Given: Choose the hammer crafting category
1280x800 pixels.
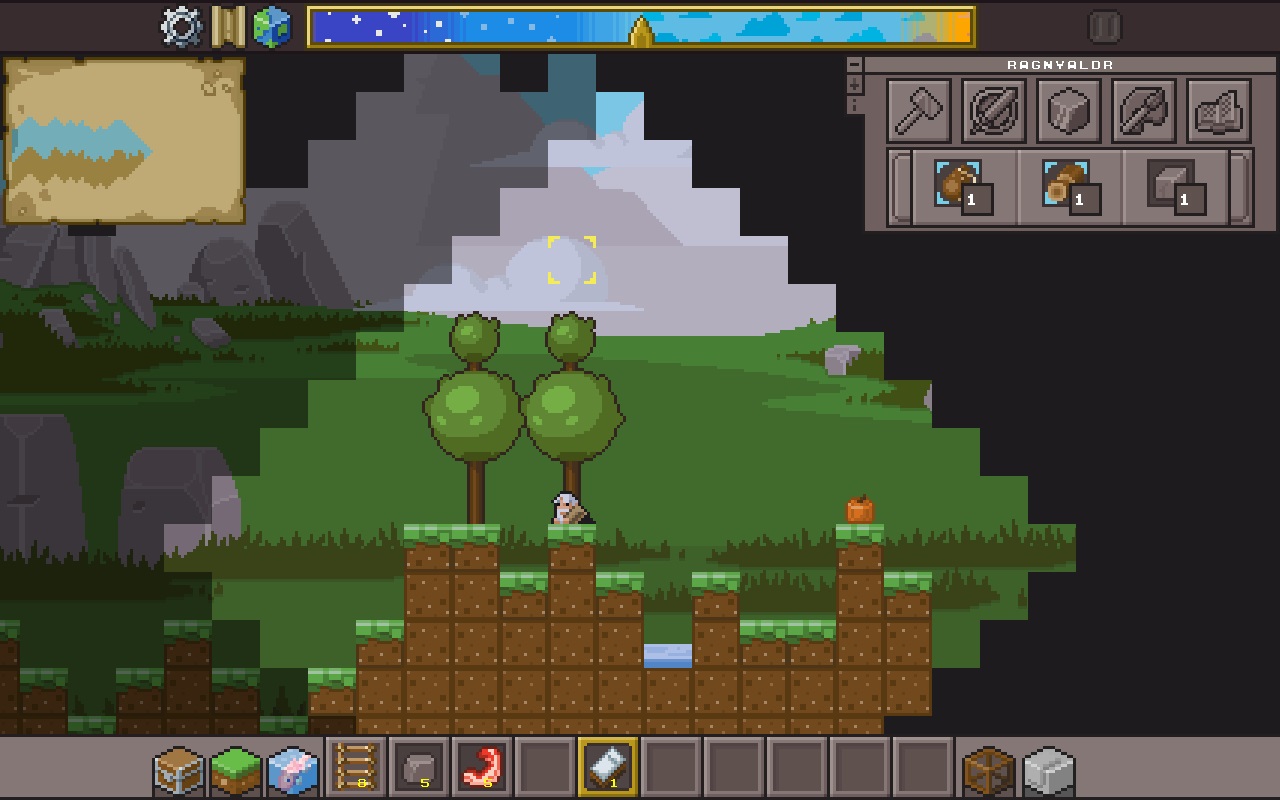Looking at the screenshot, I should 919,110.
